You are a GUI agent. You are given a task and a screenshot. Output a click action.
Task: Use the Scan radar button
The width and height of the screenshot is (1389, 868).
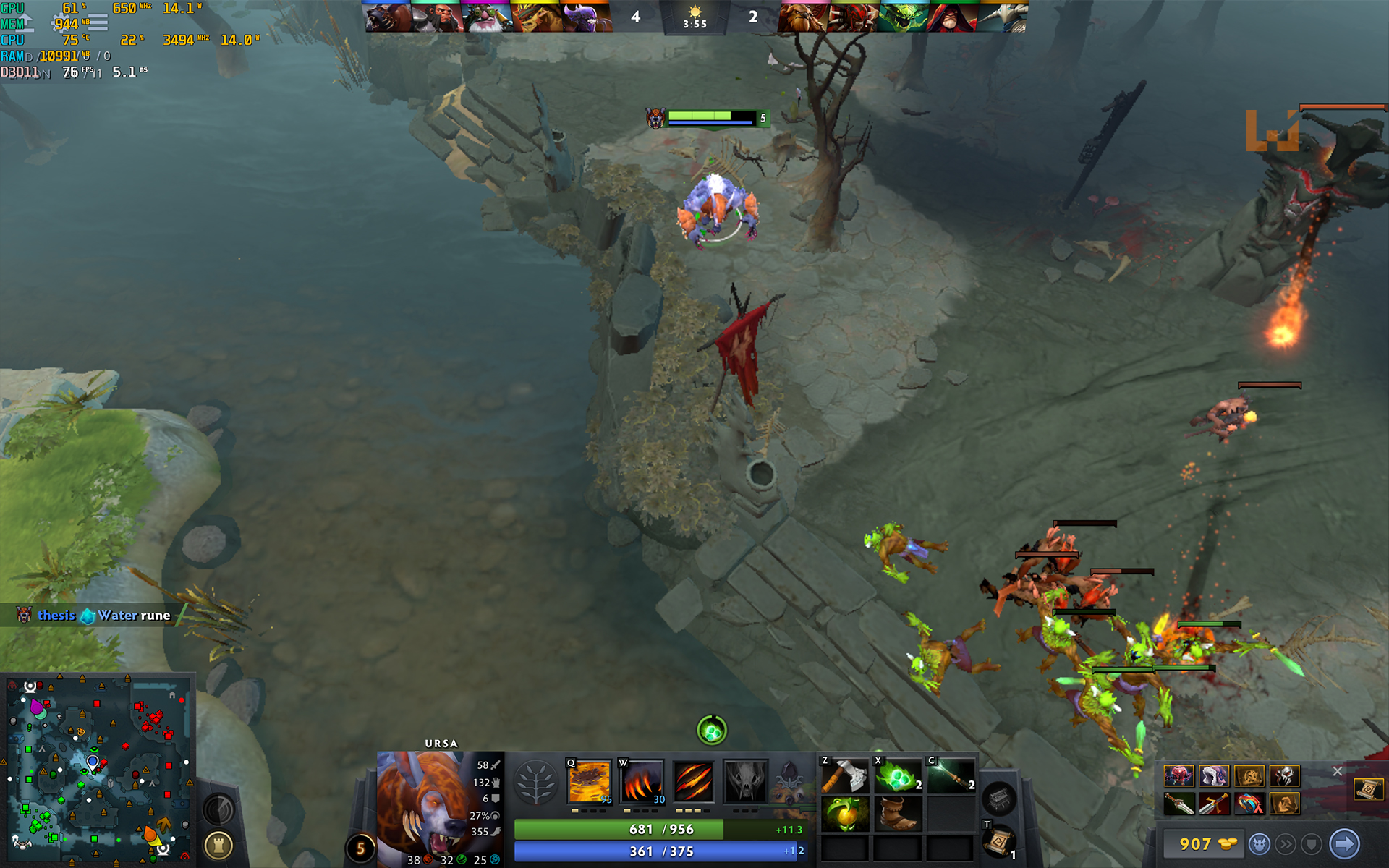pyautogui.click(x=218, y=809)
